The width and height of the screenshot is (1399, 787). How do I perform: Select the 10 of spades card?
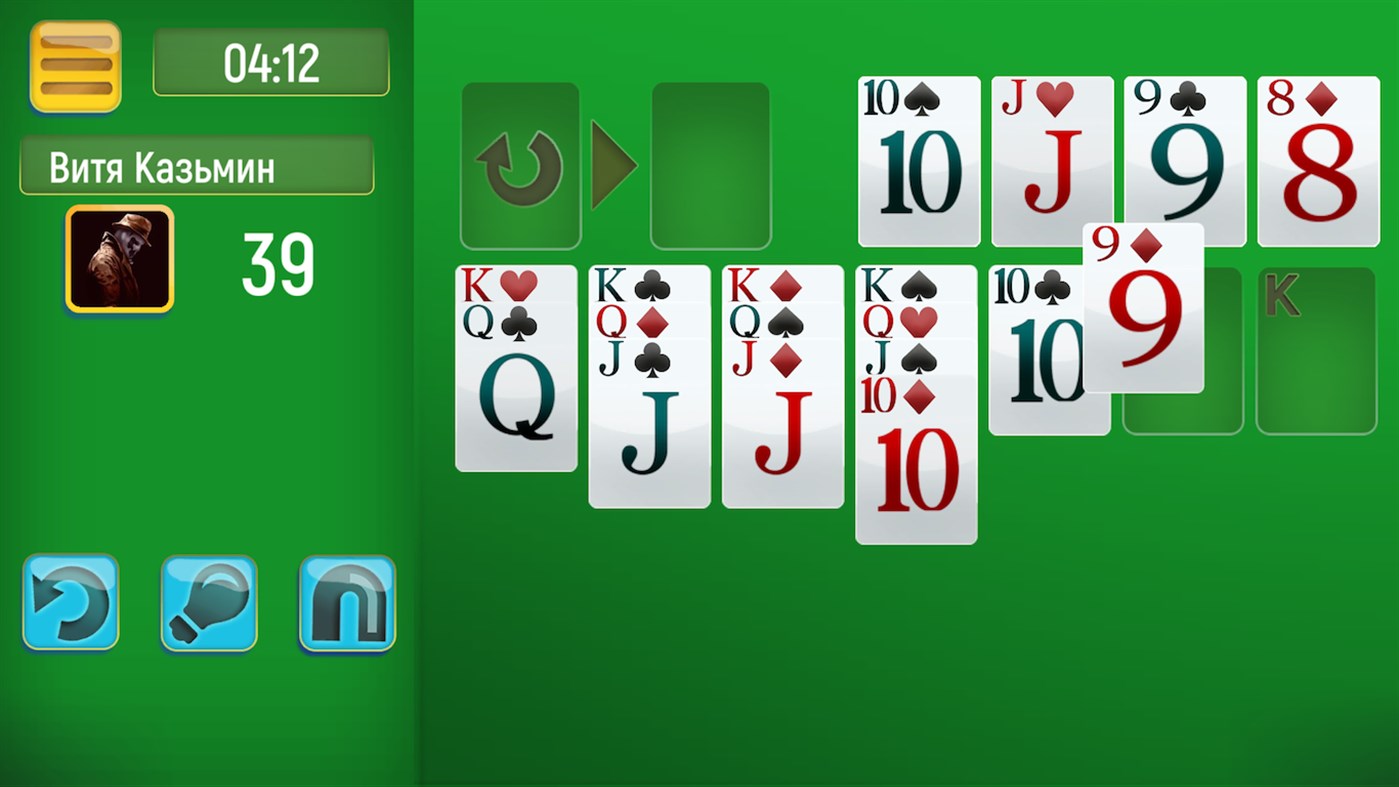click(x=917, y=160)
